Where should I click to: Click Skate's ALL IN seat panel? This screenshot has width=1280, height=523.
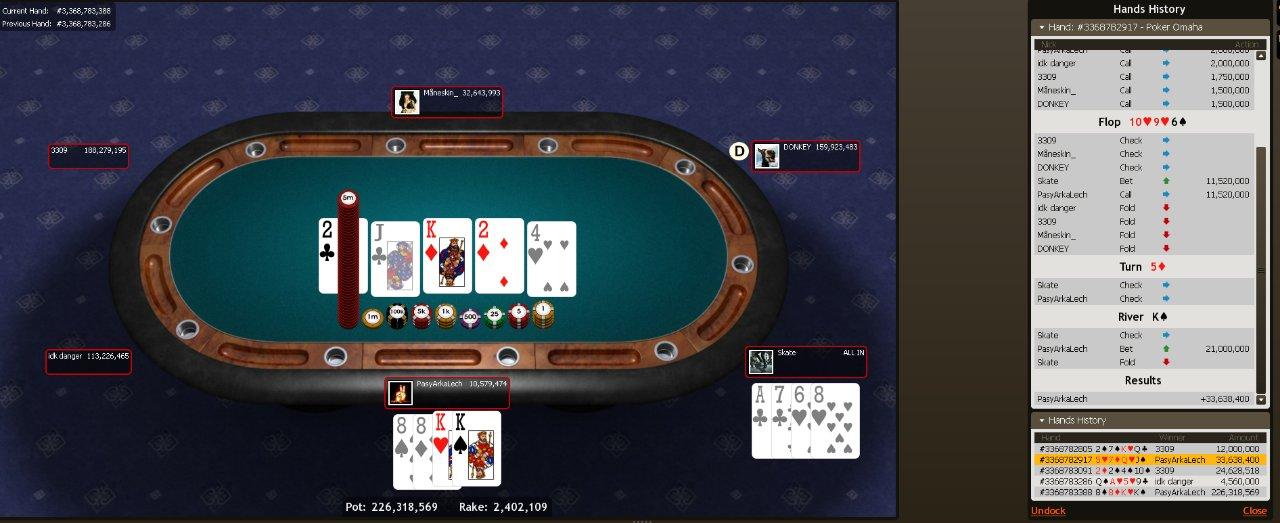coord(806,361)
